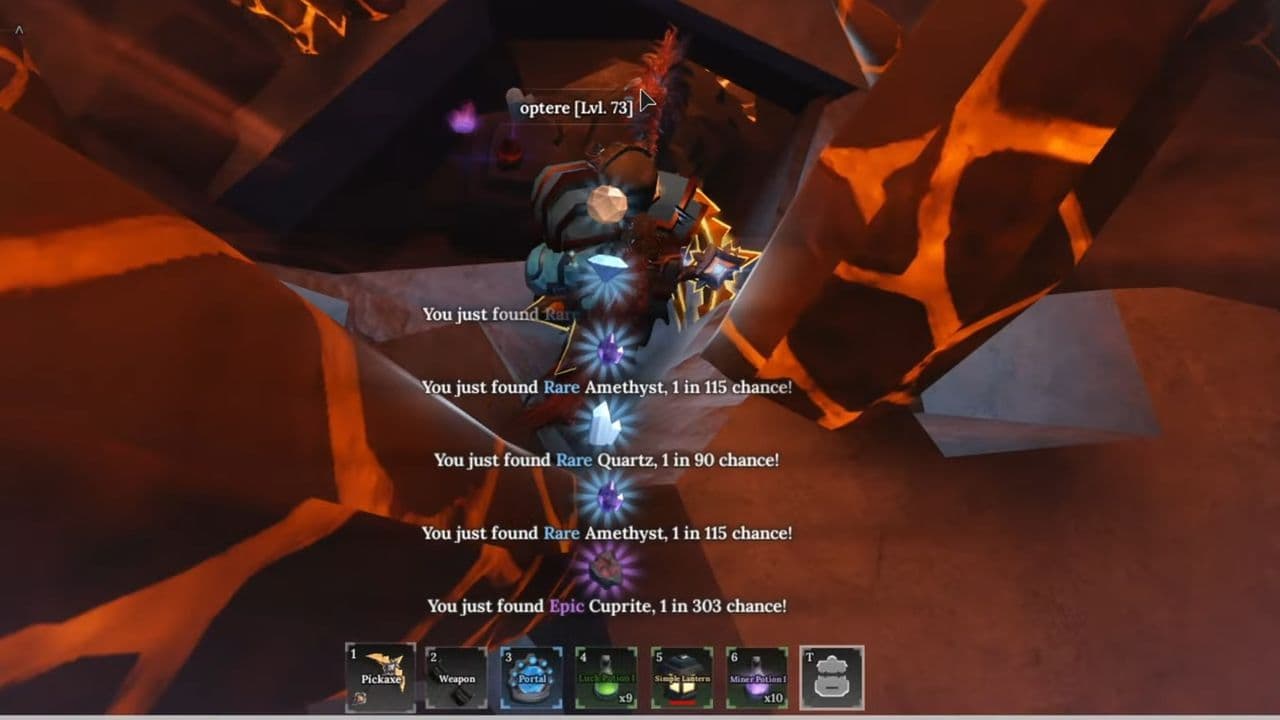Equip the Weapon slot
The height and width of the screenshot is (720, 1280).
coord(456,677)
